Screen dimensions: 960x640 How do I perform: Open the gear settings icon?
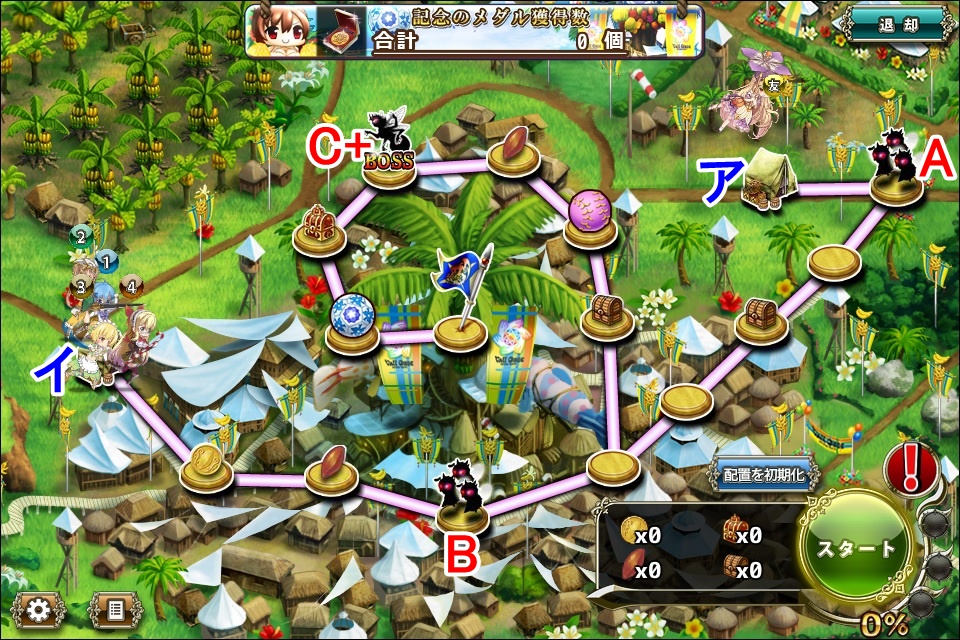pyautogui.click(x=39, y=607)
